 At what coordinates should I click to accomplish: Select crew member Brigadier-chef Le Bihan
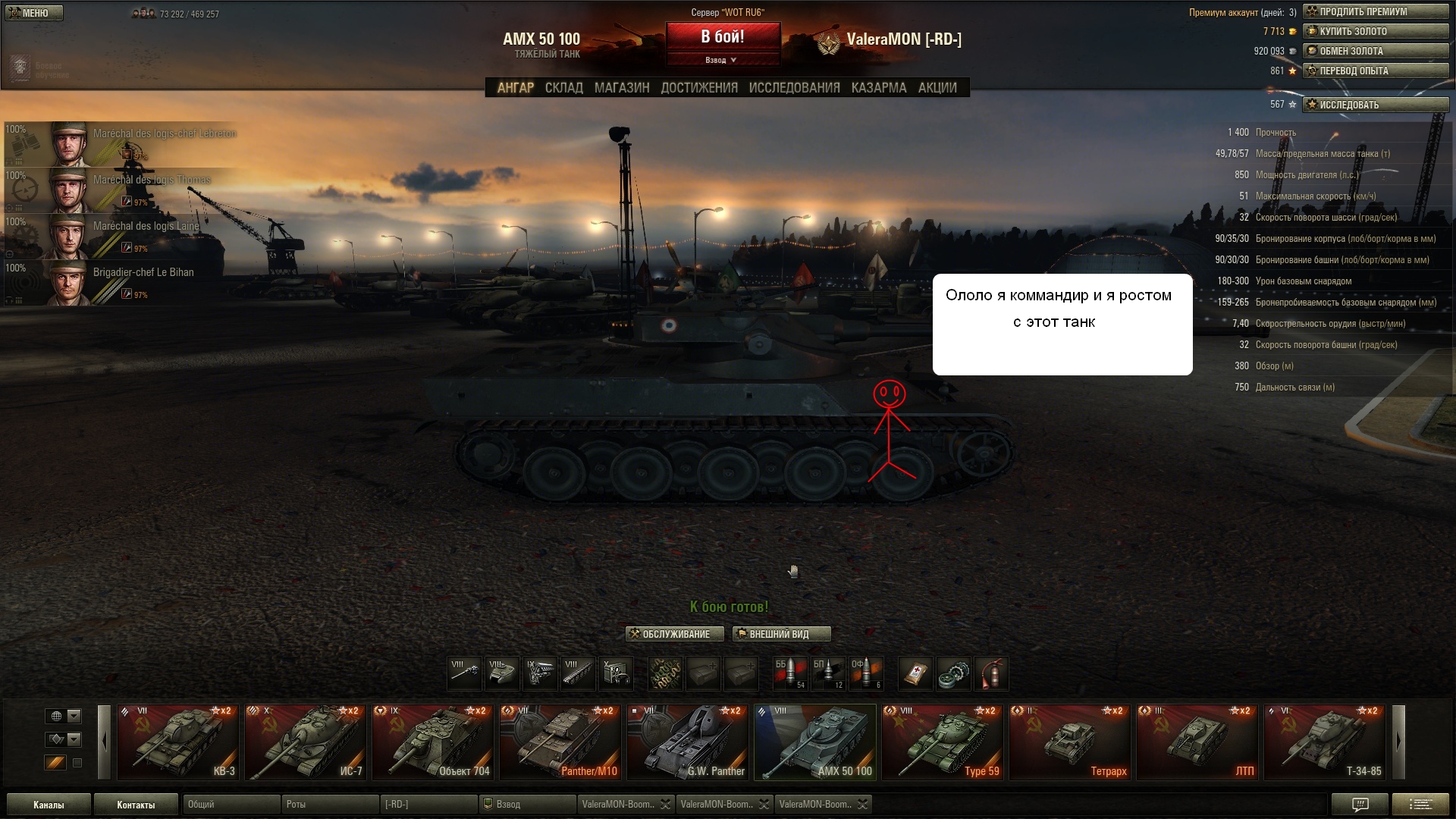121,283
